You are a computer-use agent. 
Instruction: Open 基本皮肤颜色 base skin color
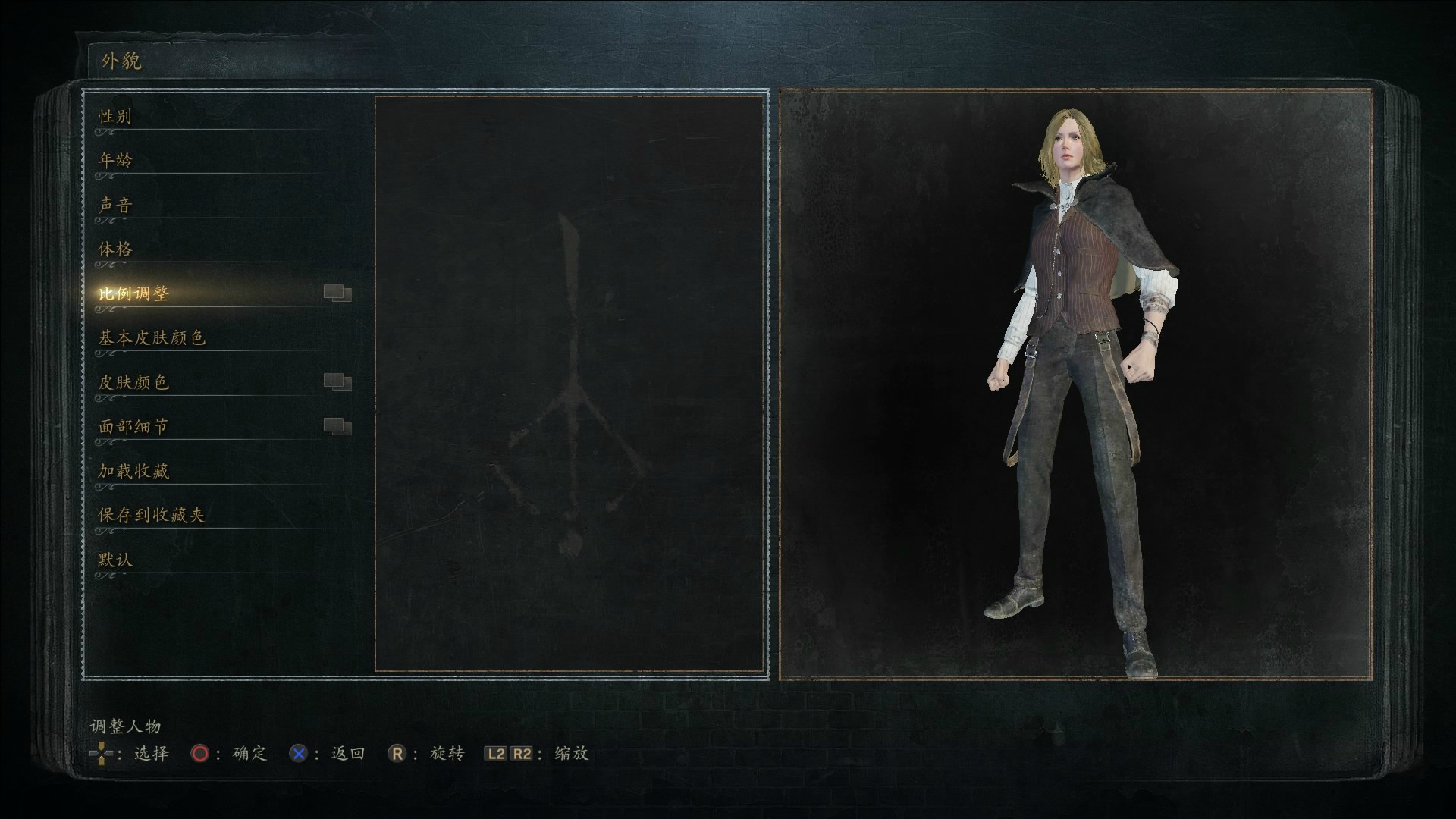click(x=152, y=337)
